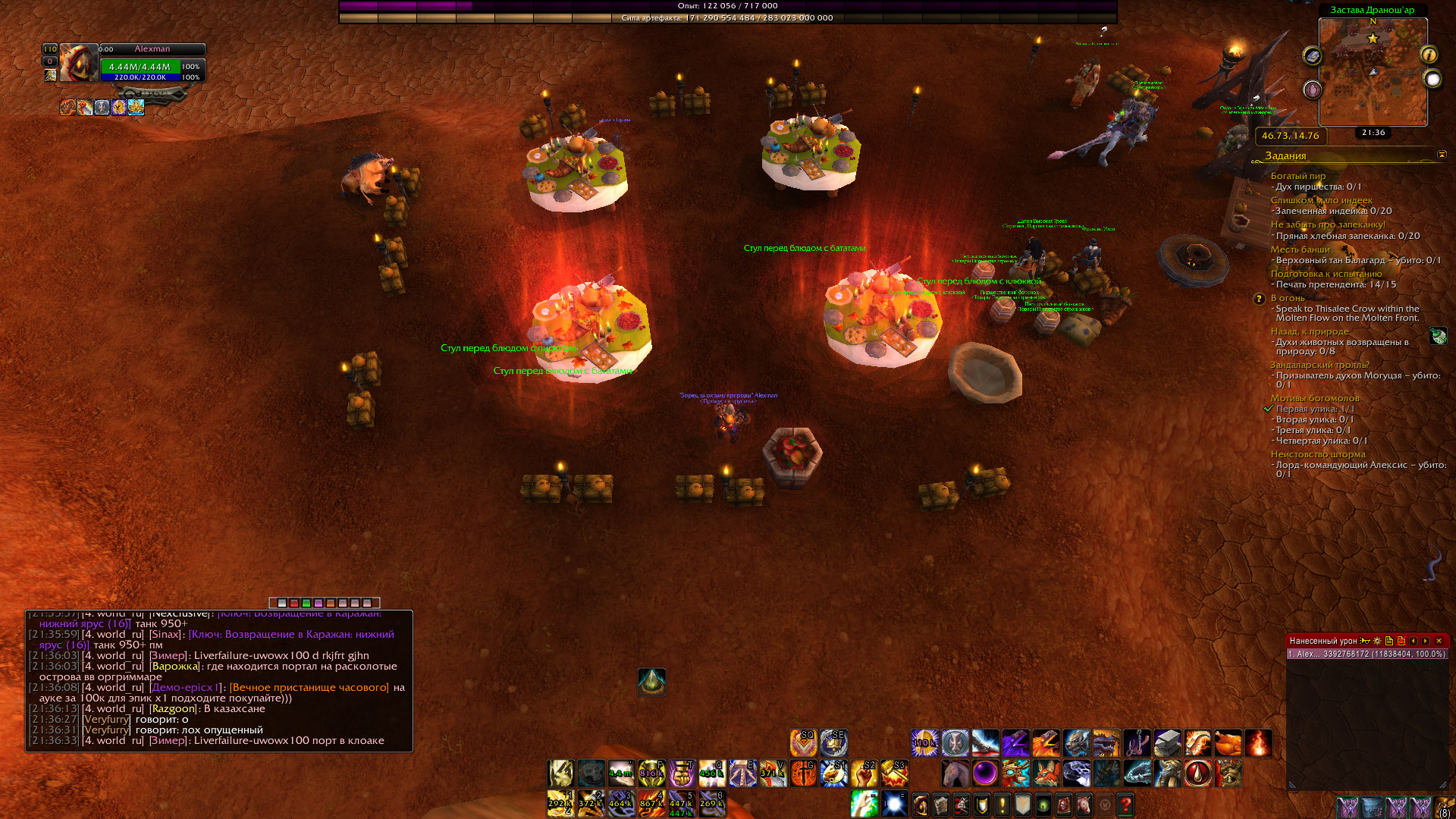
Task: Open the red question mark help button
Action: (1125, 804)
